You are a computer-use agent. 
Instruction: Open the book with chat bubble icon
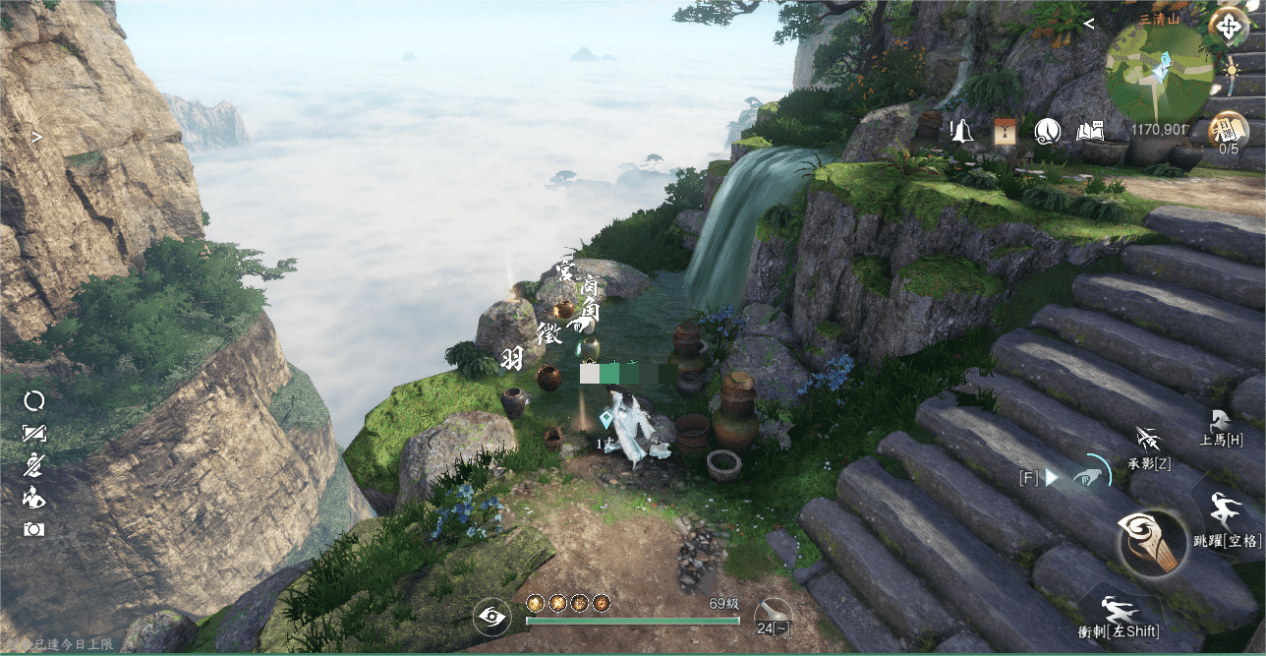click(x=1089, y=131)
